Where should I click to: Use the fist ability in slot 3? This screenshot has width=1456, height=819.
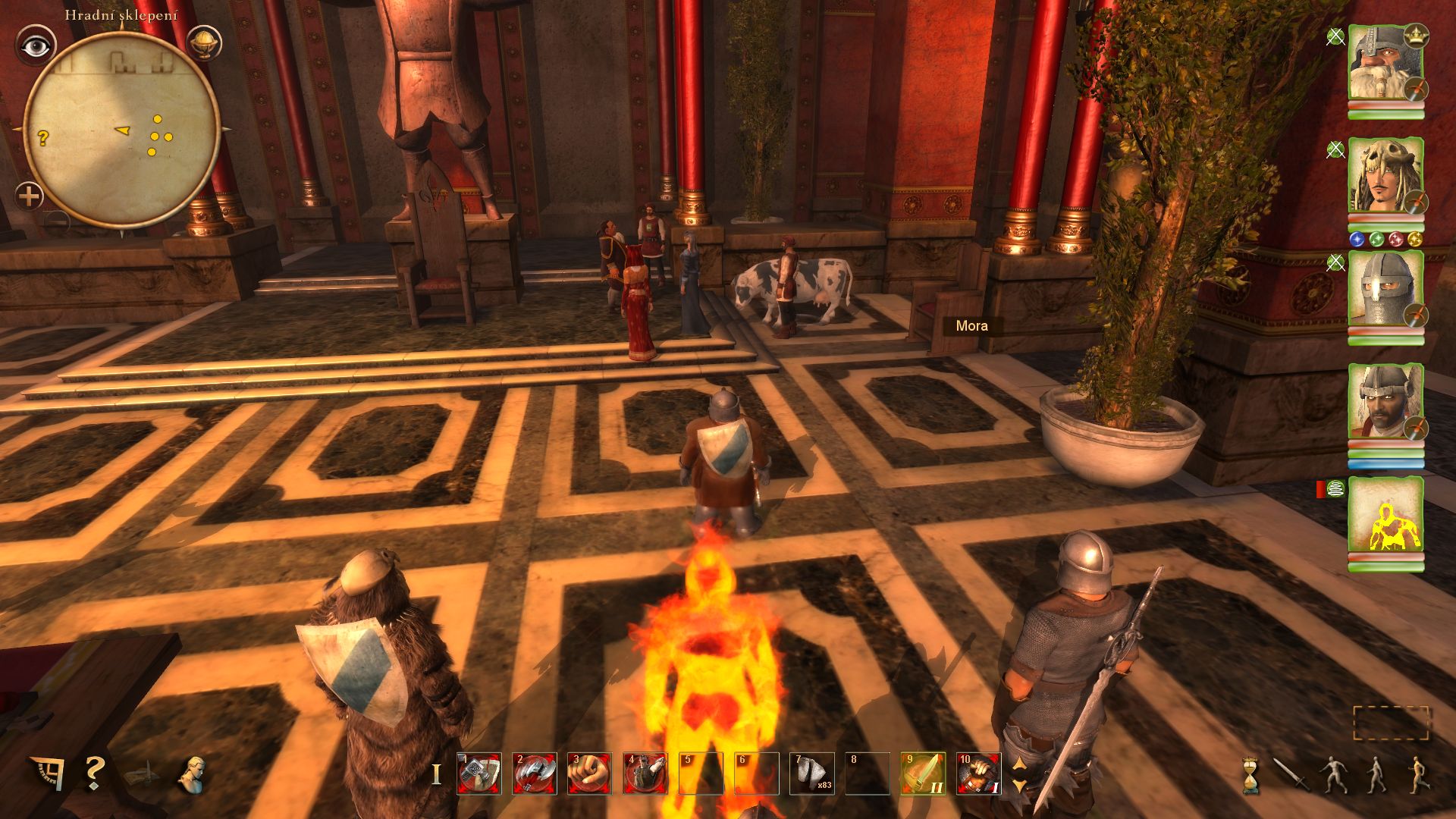(590, 773)
